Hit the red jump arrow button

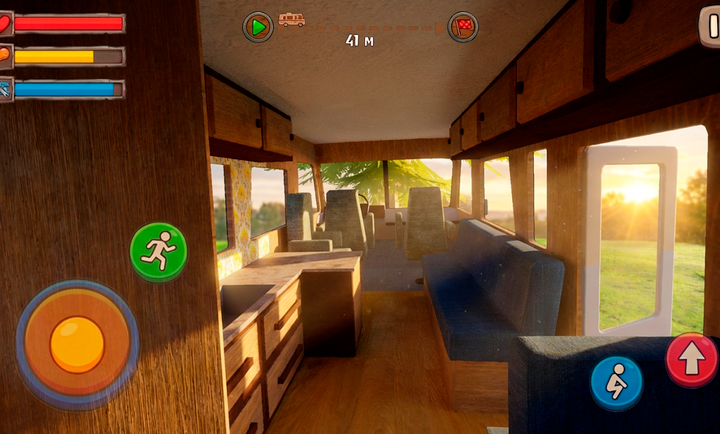(x=691, y=359)
